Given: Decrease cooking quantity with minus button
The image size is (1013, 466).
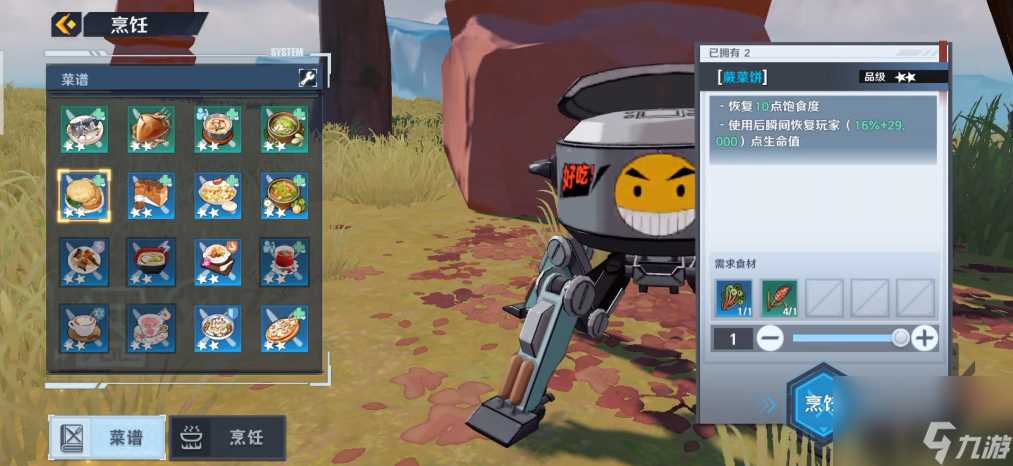Looking at the screenshot, I should 770,339.
